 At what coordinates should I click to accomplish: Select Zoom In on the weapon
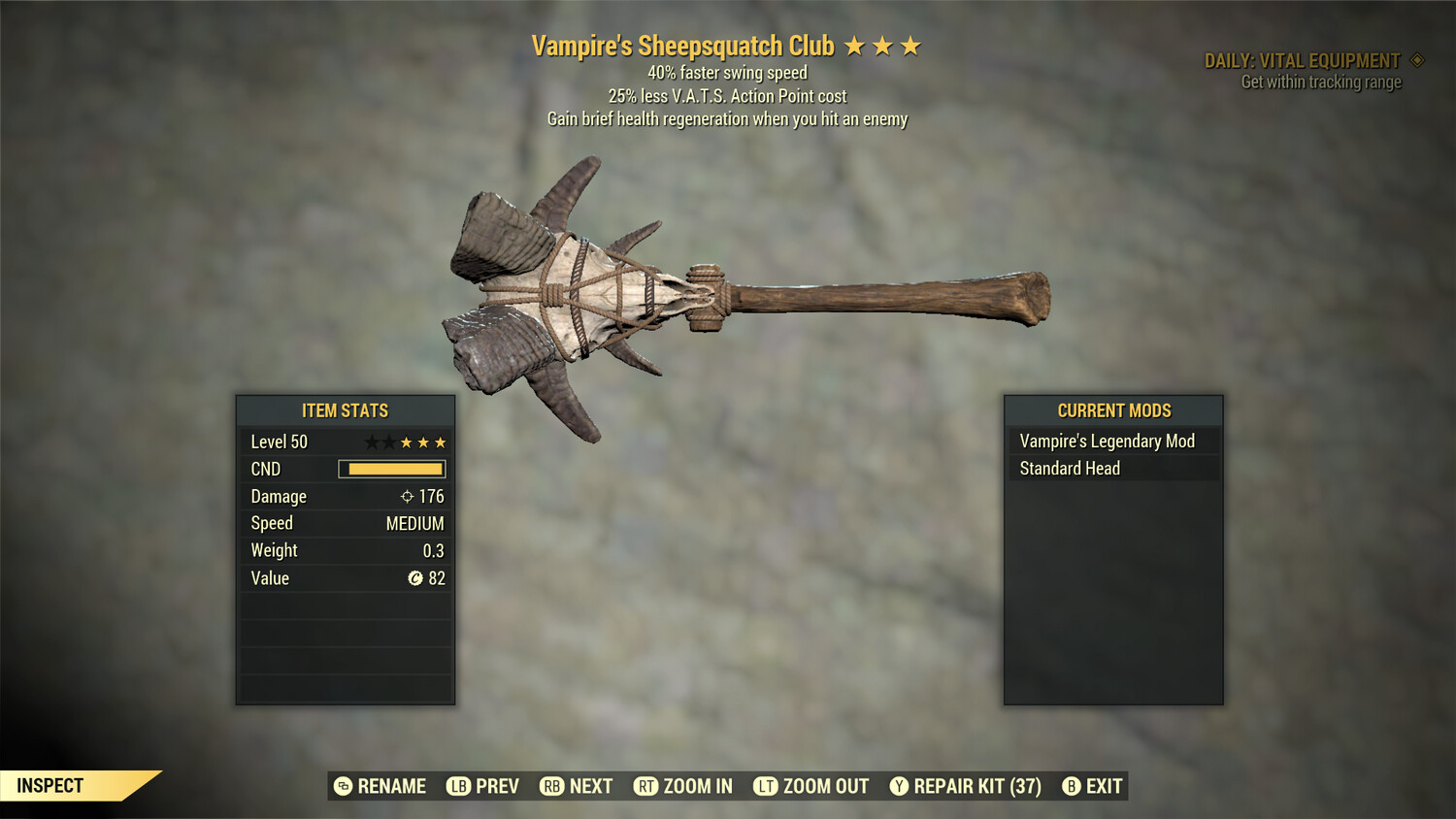pyautogui.click(x=683, y=786)
